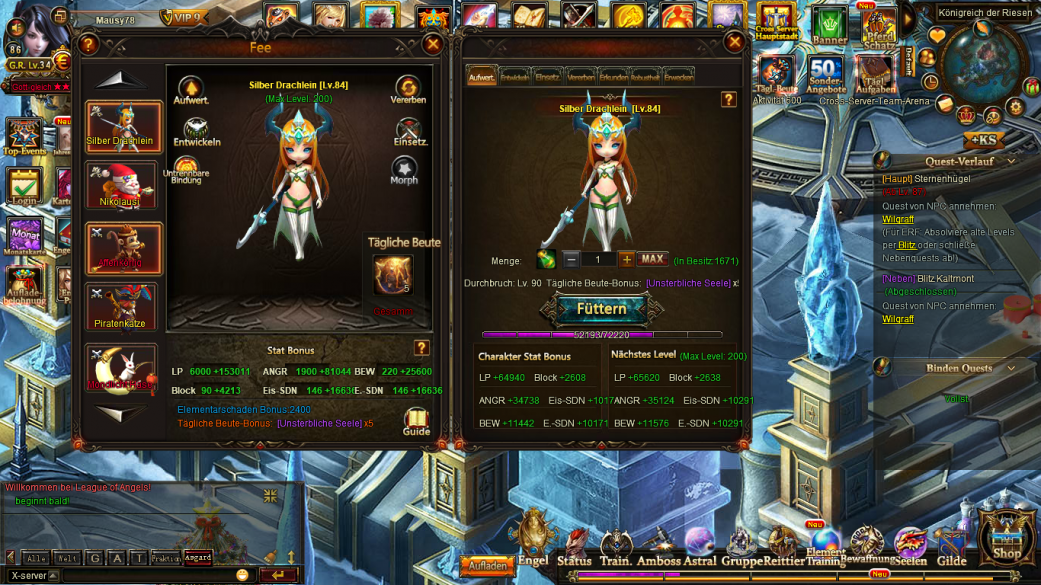Open the Banner event icon

[829, 27]
